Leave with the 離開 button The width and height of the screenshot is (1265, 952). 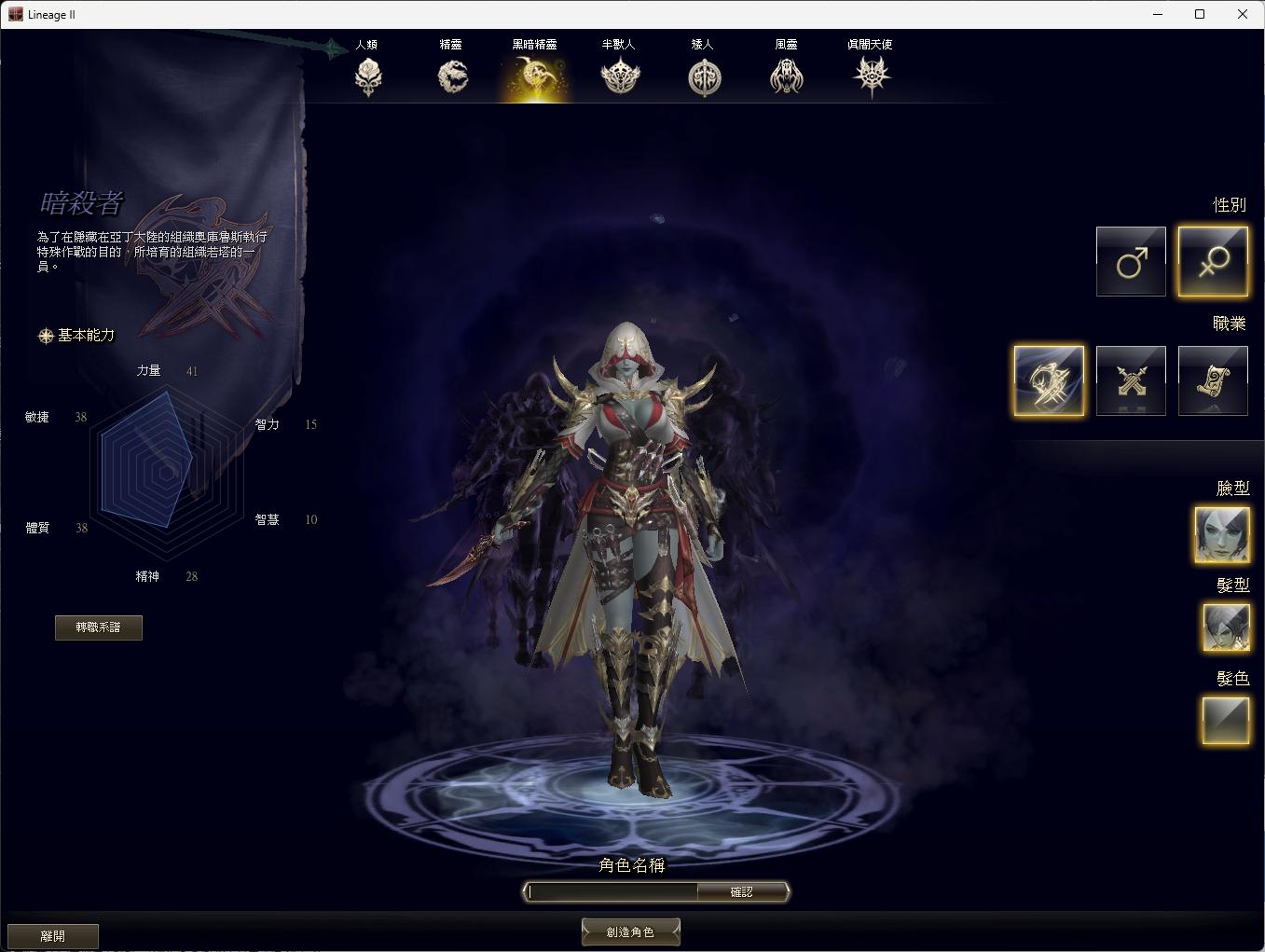point(53,935)
